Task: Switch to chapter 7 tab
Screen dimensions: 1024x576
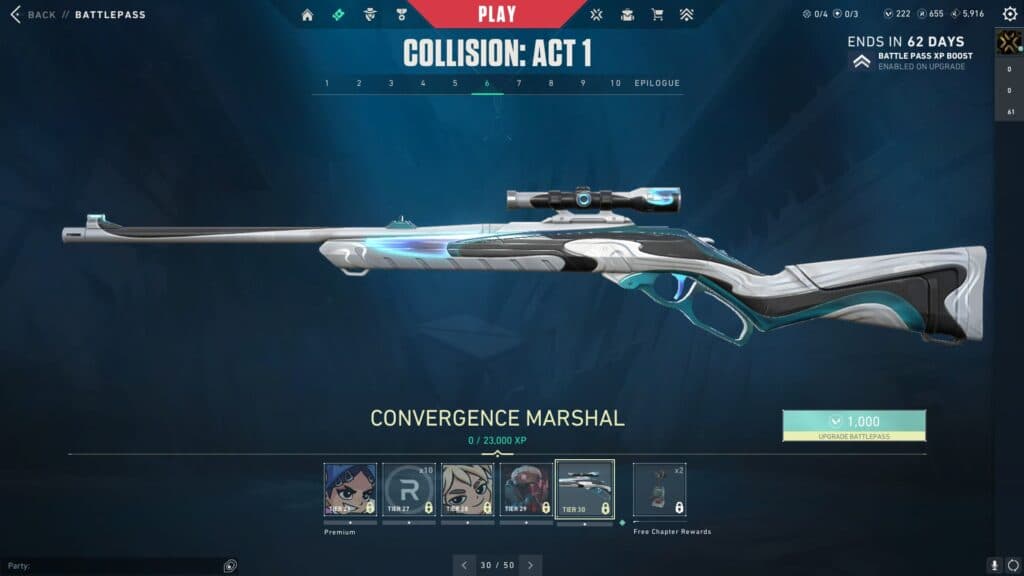Action: coord(519,83)
